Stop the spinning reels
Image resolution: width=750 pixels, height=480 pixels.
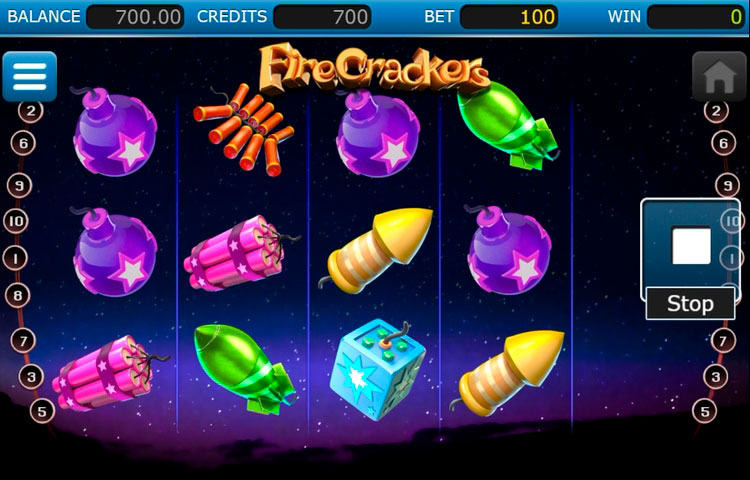690,258
